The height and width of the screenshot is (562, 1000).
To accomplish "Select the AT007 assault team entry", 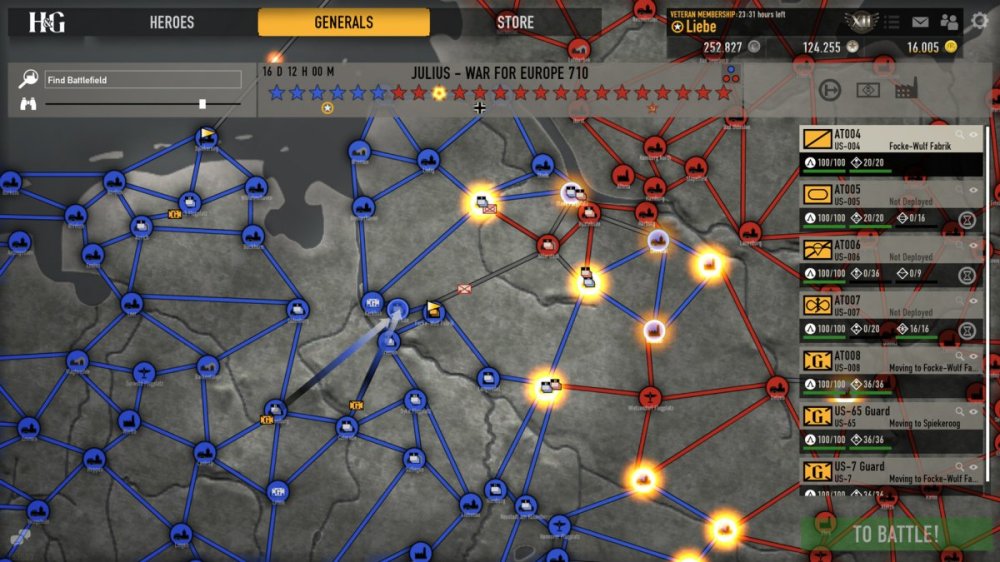I will pyautogui.click(x=880, y=315).
